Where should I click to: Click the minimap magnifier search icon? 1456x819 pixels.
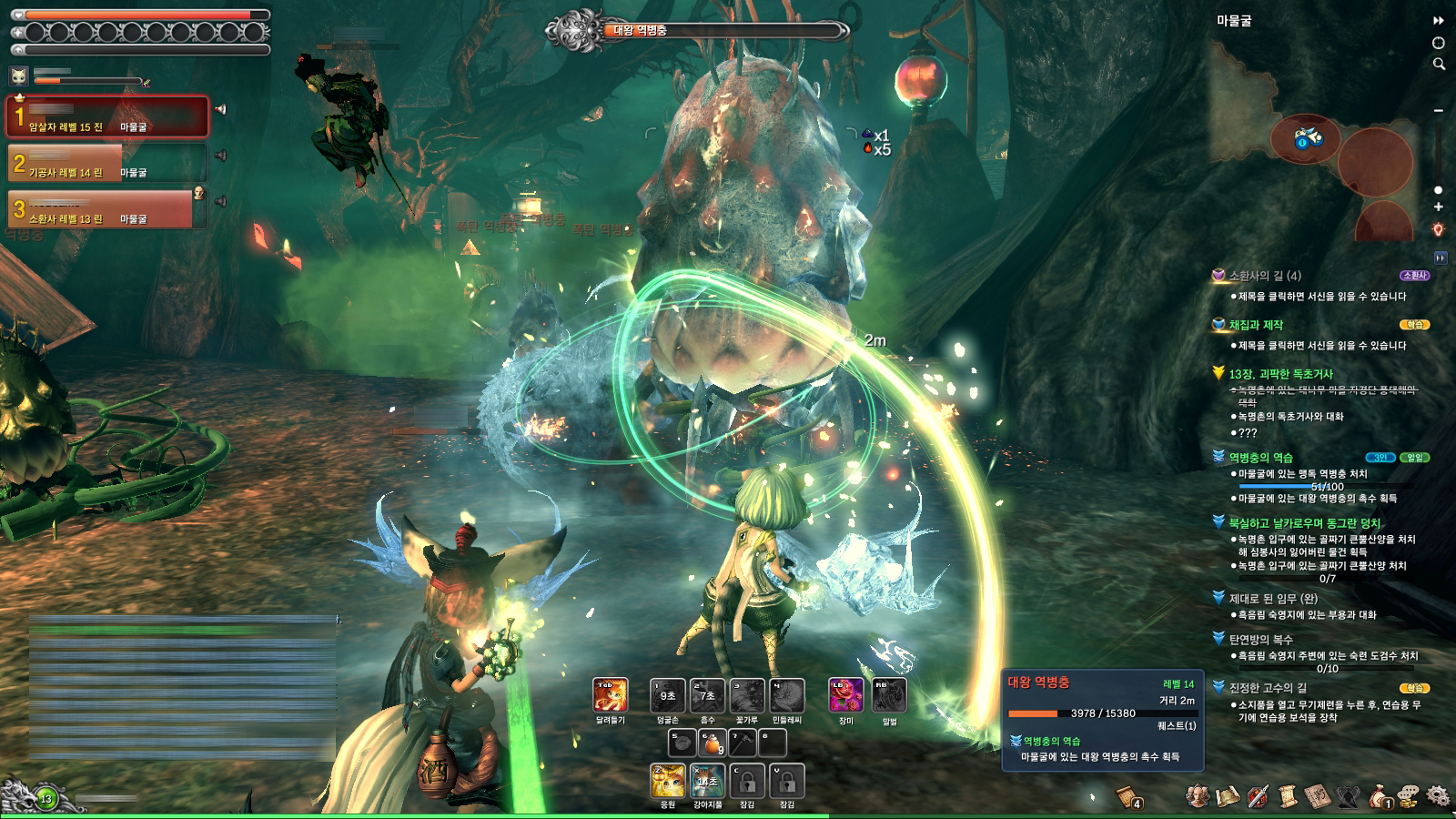click(1439, 64)
